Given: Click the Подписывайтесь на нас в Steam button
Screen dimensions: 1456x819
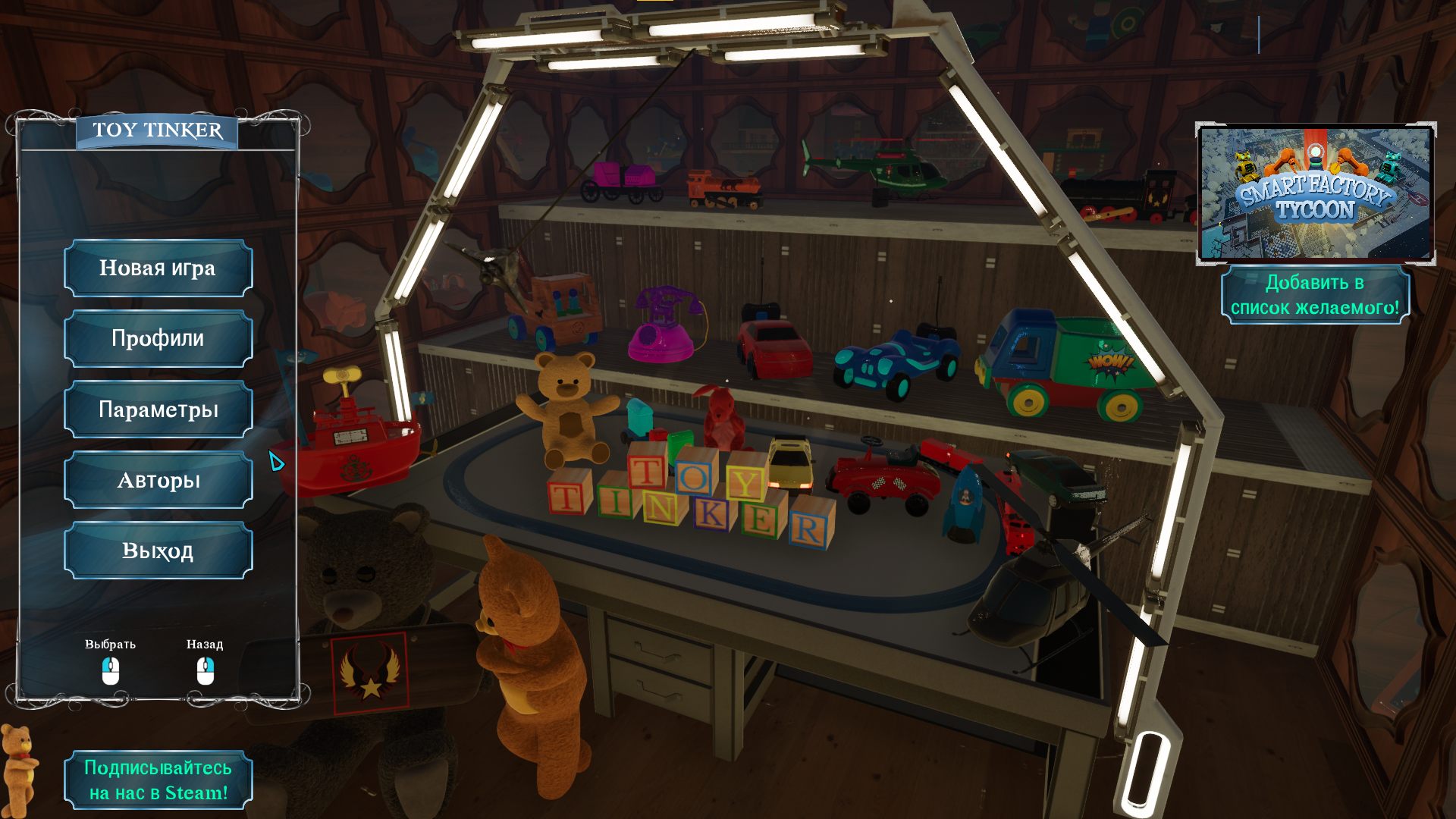Looking at the screenshot, I should pos(158,780).
